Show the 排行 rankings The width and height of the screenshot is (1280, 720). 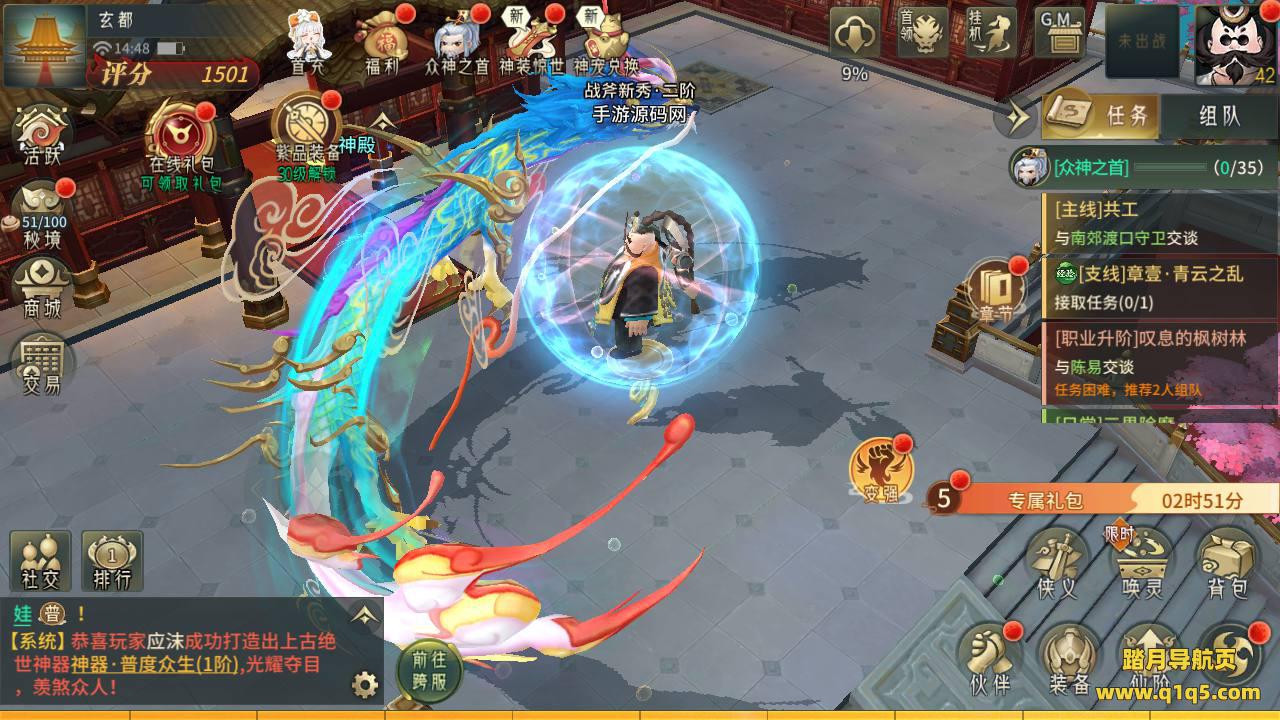click(x=112, y=560)
